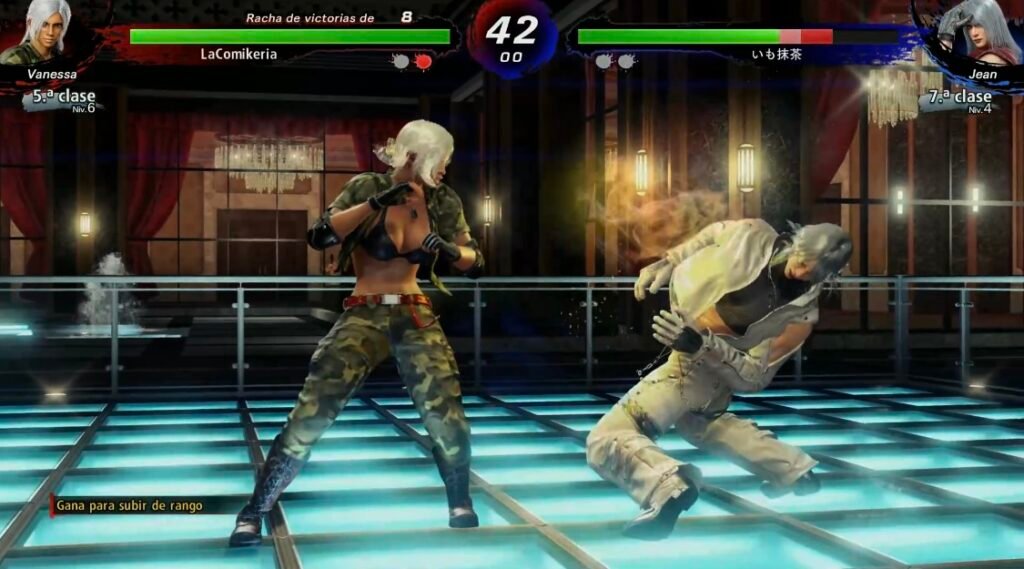Click the 'Gana para subir de rango' notice
Screen dimensions: 1024x569
(128, 506)
